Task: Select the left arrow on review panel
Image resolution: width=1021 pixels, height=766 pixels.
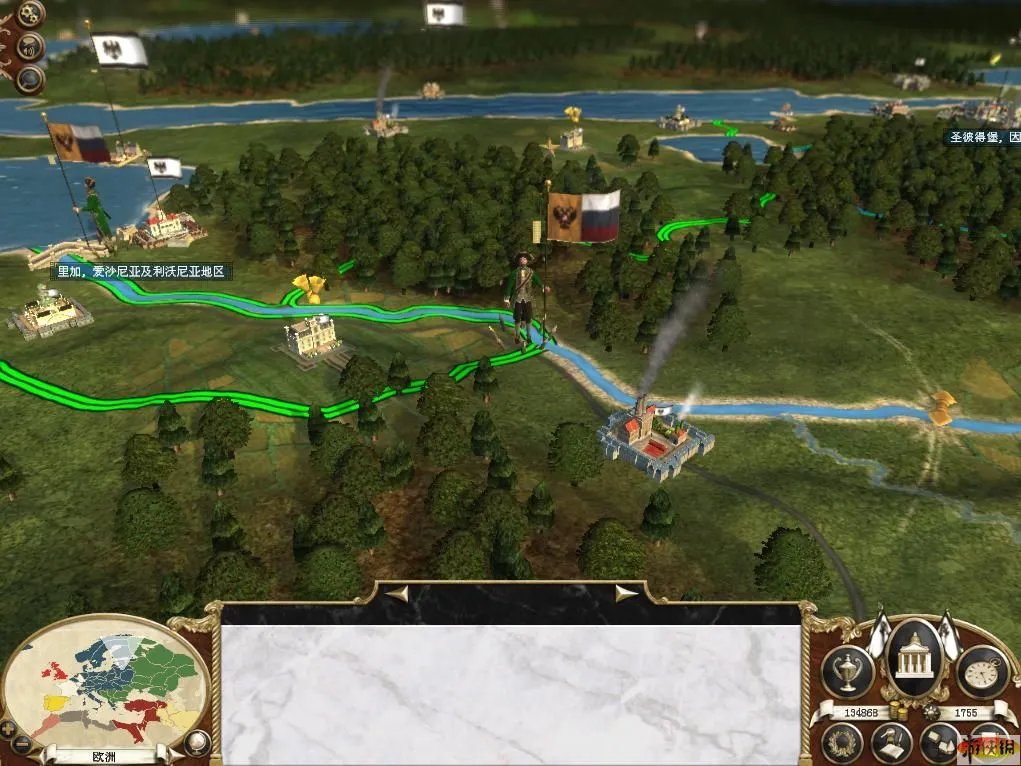Action: point(398,594)
